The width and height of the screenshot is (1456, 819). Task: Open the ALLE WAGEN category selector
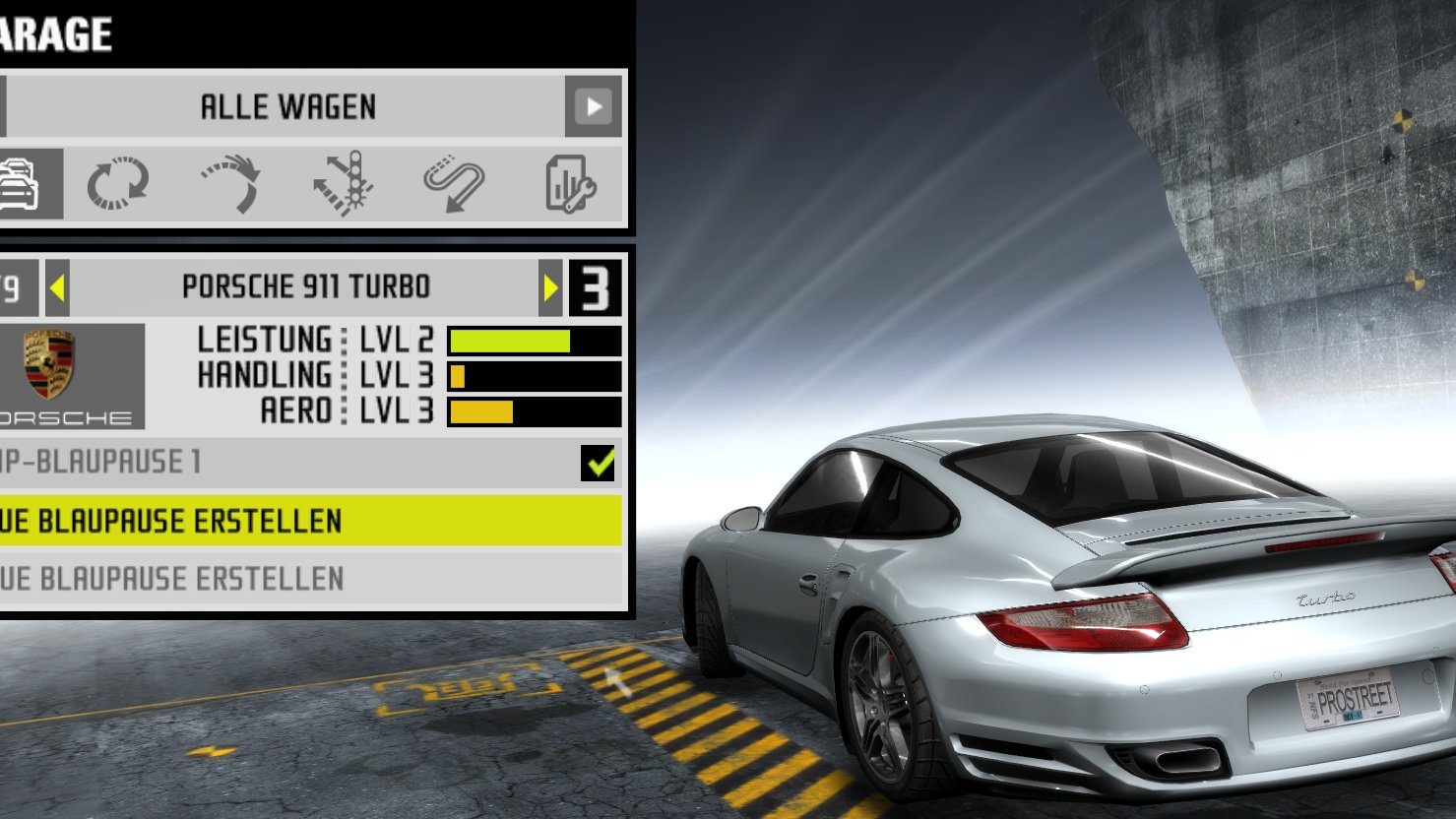(x=288, y=107)
